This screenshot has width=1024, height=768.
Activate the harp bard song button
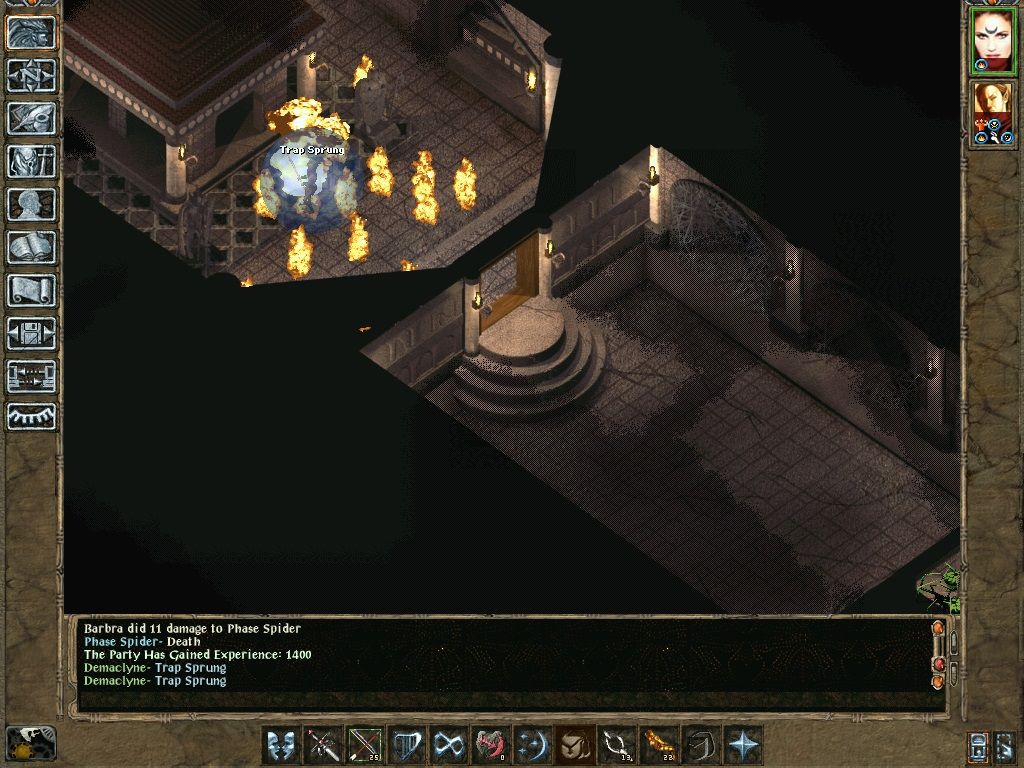[408, 746]
